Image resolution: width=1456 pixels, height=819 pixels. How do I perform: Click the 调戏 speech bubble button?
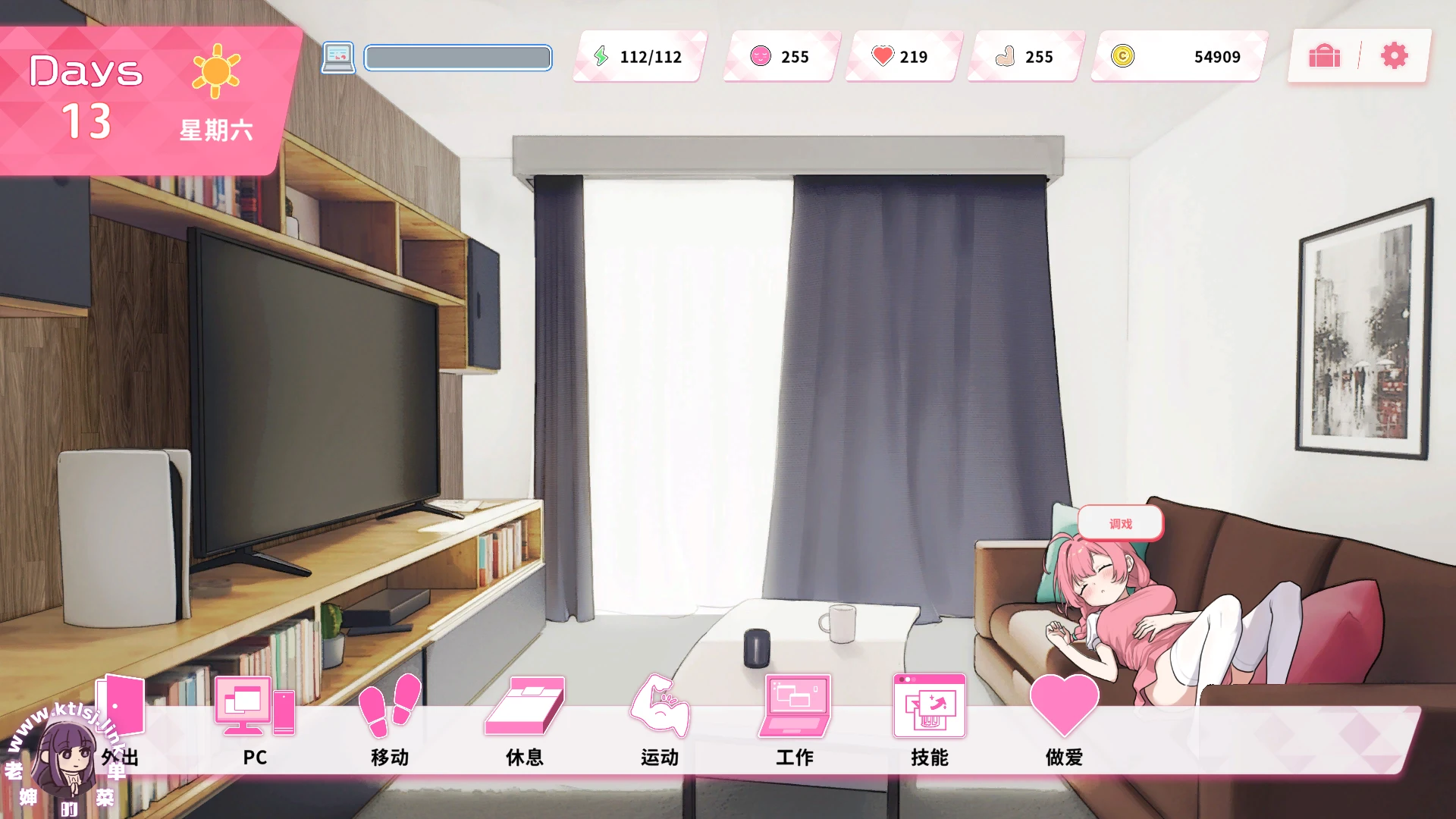pos(1120,523)
